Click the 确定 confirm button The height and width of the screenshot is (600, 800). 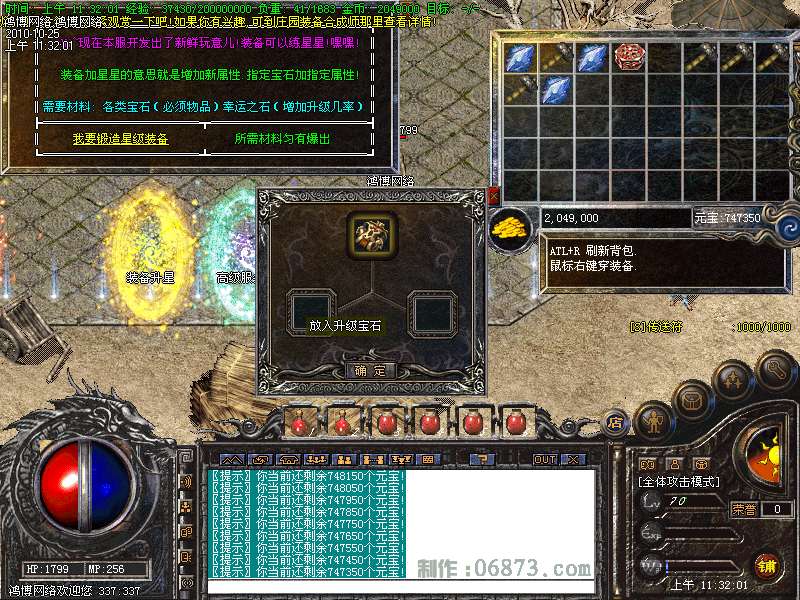point(371,370)
